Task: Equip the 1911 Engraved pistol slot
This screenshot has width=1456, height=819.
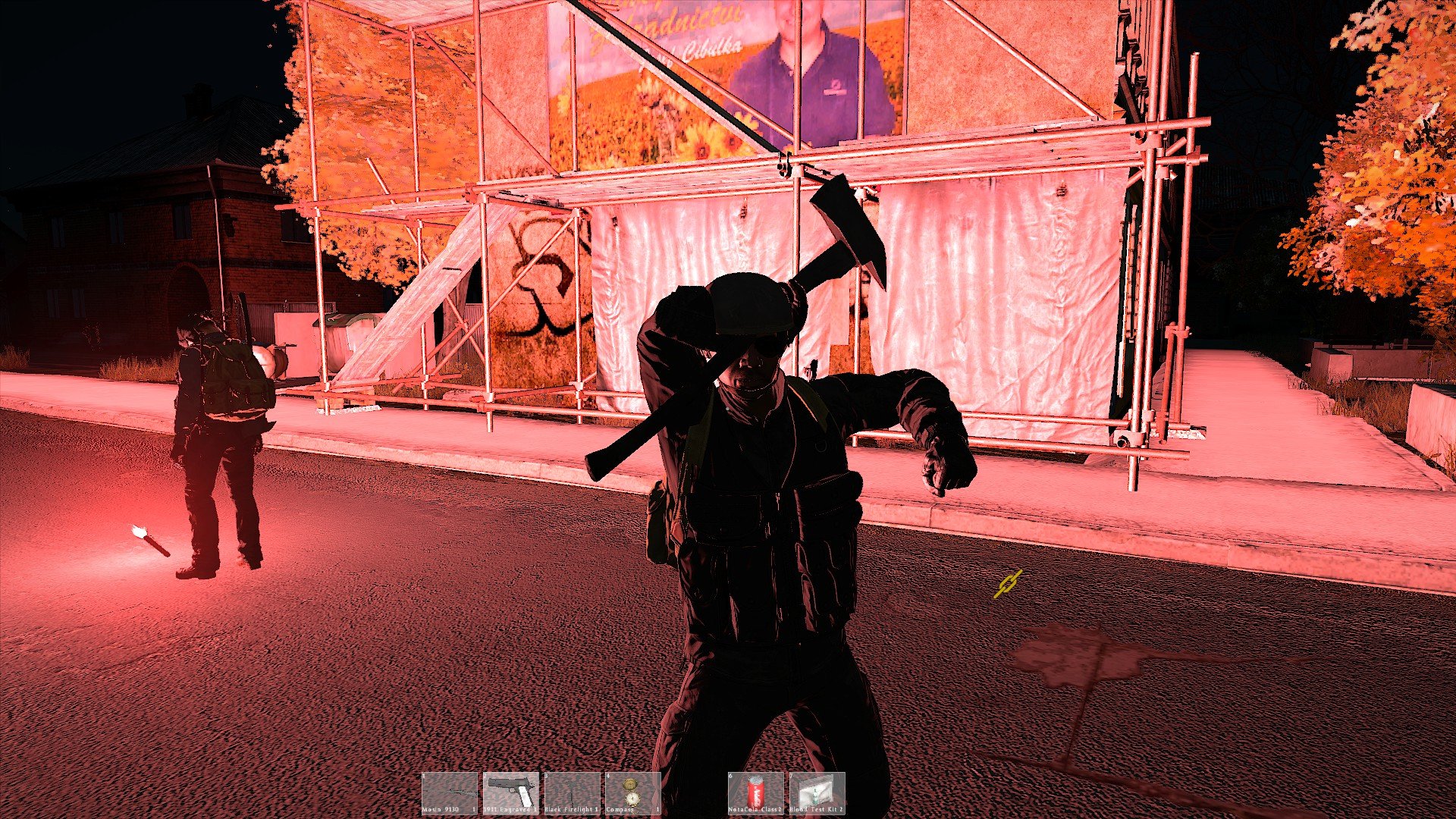Action: coord(511,792)
